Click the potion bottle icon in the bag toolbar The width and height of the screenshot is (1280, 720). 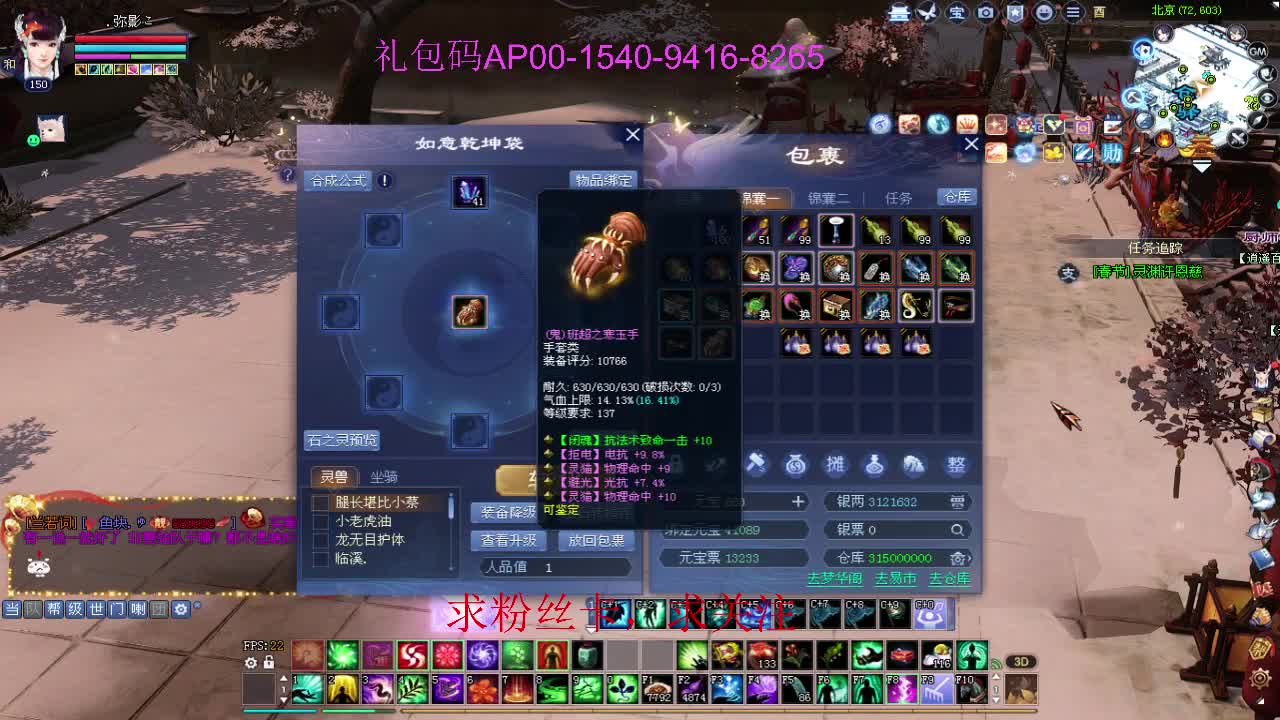pyautogui.click(x=876, y=463)
